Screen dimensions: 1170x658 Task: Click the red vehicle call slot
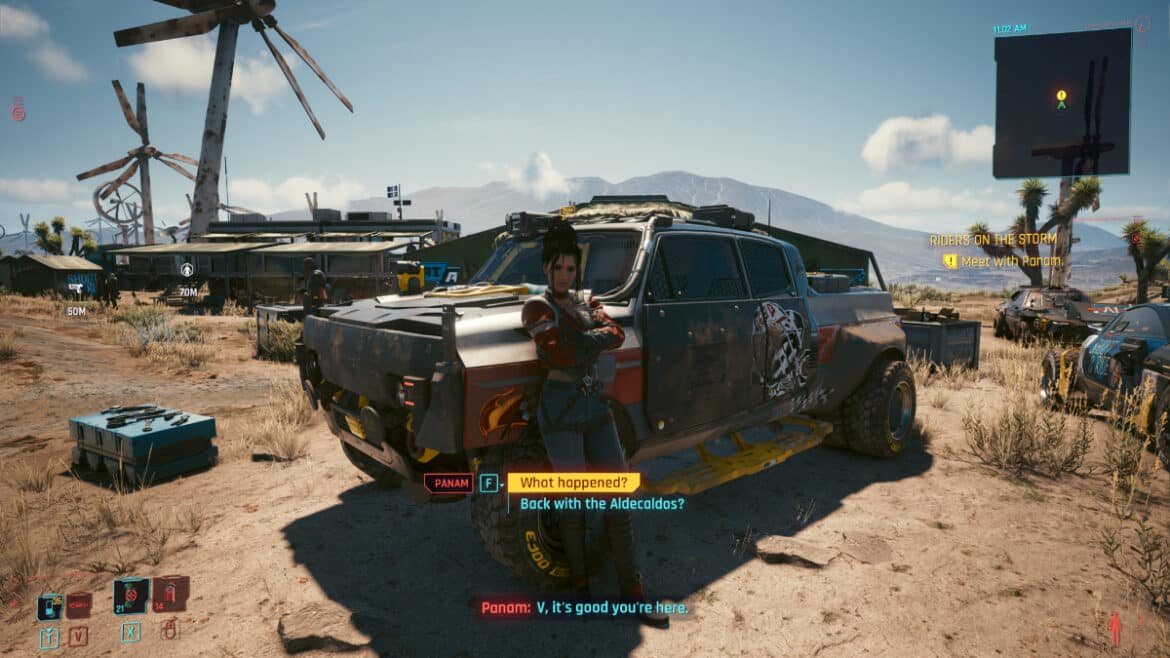click(x=79, y=605)
